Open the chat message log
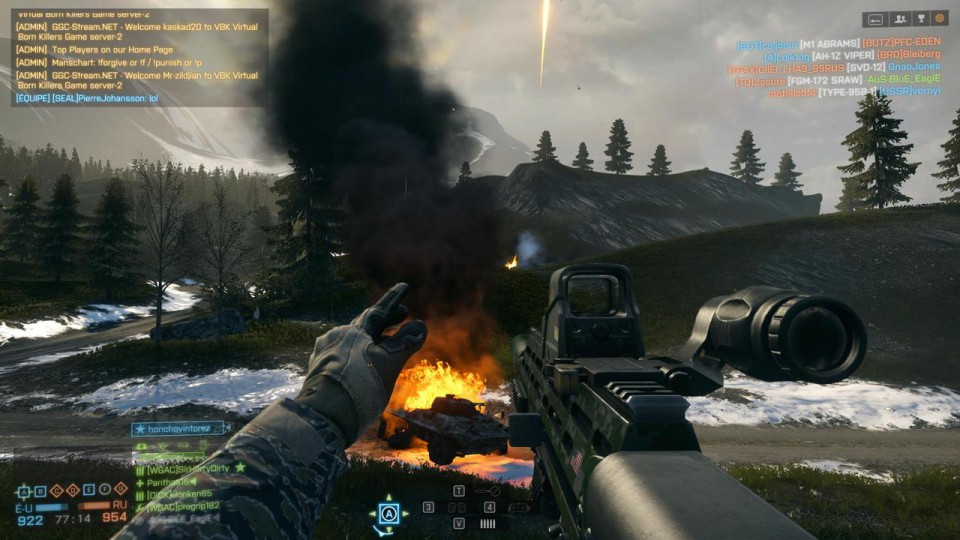 [x=140, y=57]
